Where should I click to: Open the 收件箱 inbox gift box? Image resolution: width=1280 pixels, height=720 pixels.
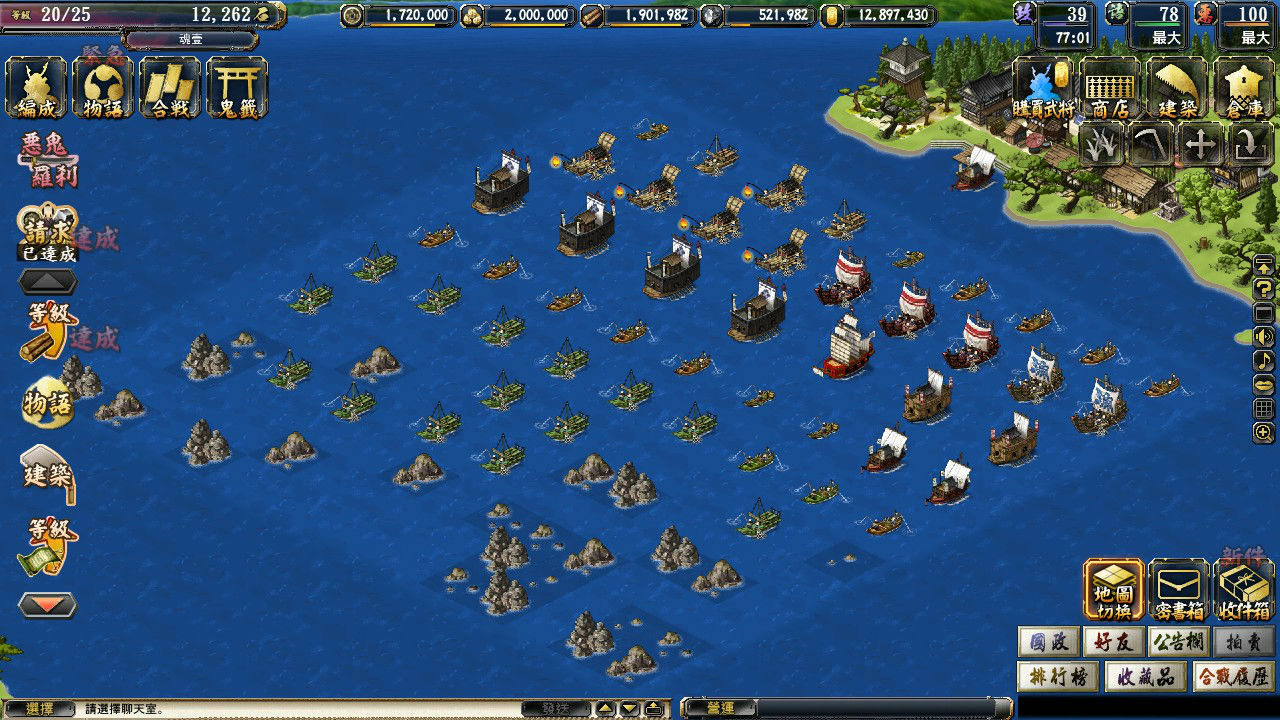(1244, 589)
